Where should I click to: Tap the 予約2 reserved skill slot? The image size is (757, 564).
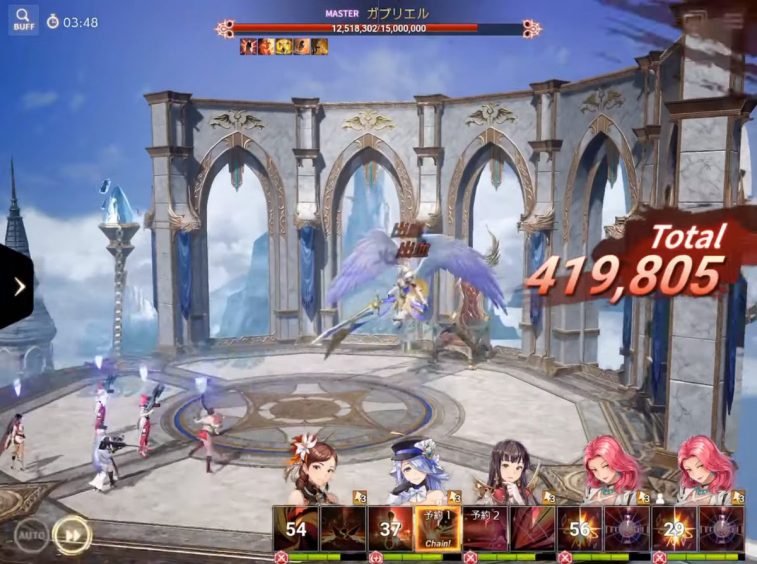[x=487, y=528]
